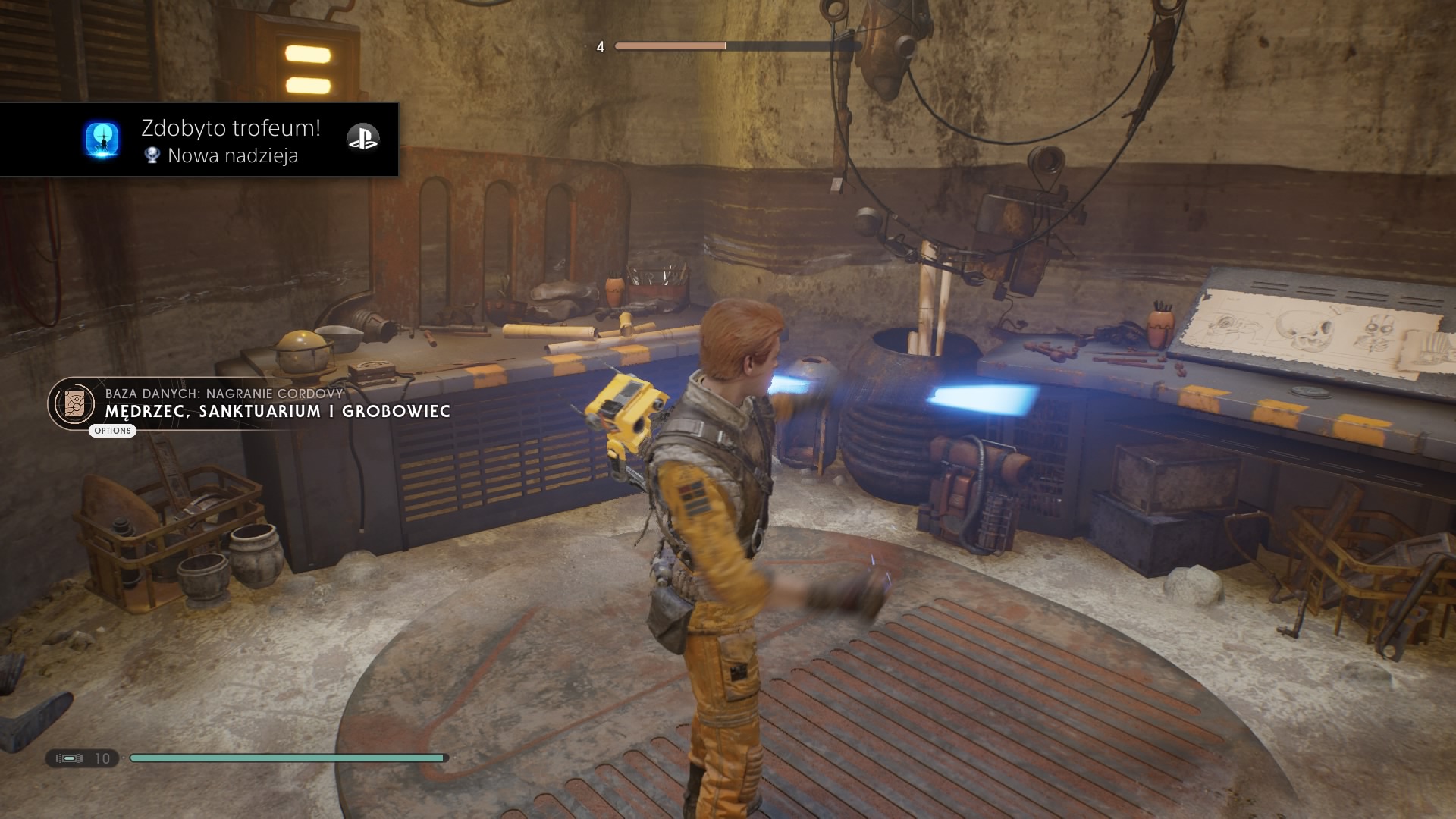This screenshot has width=1456, height=819.
Task: Open database entry Mędrzec, Sanktuarium i Grobowiec
Action: [x=278, y=411]
